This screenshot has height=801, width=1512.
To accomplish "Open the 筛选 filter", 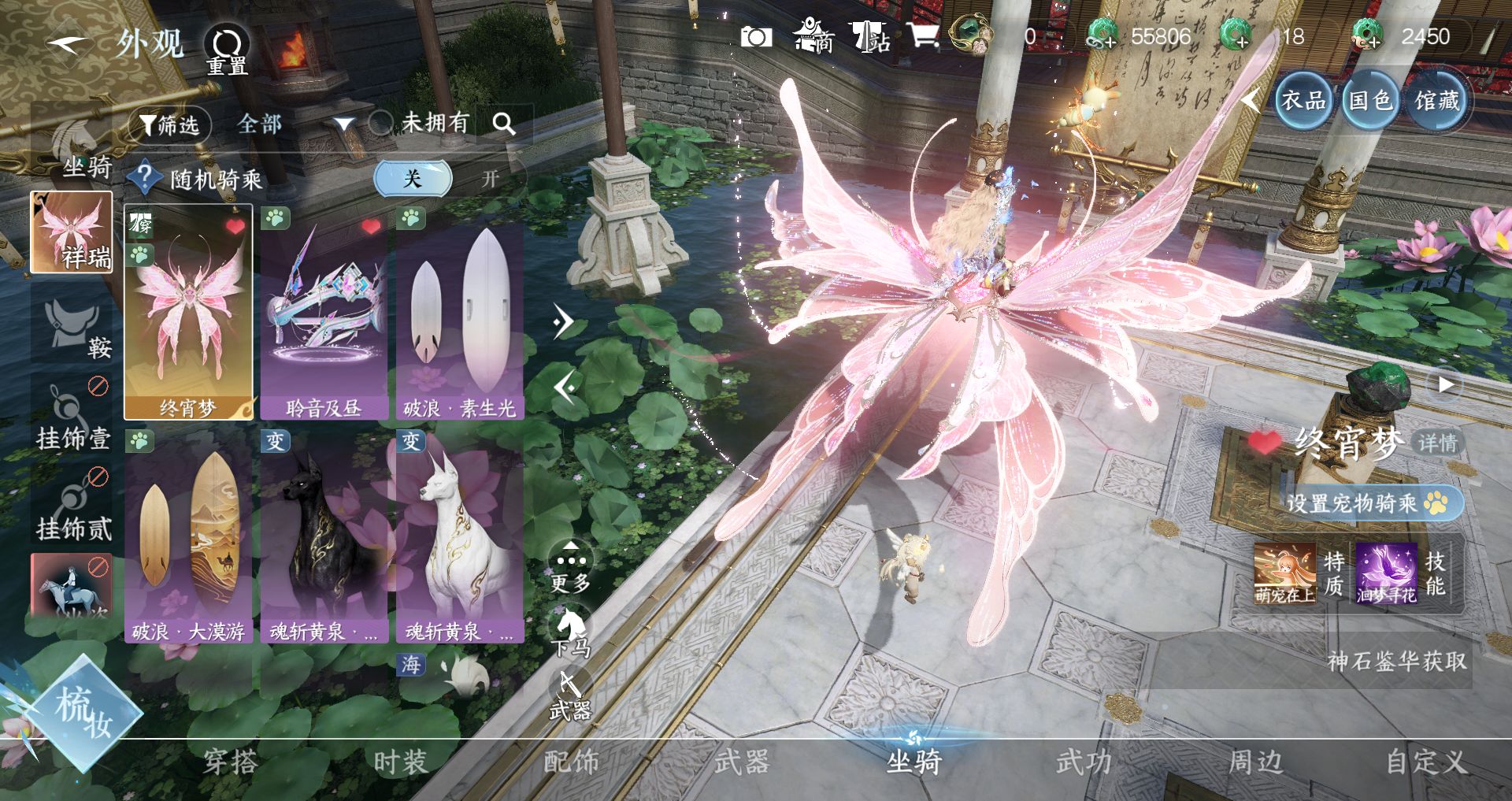I will point(169,124).
